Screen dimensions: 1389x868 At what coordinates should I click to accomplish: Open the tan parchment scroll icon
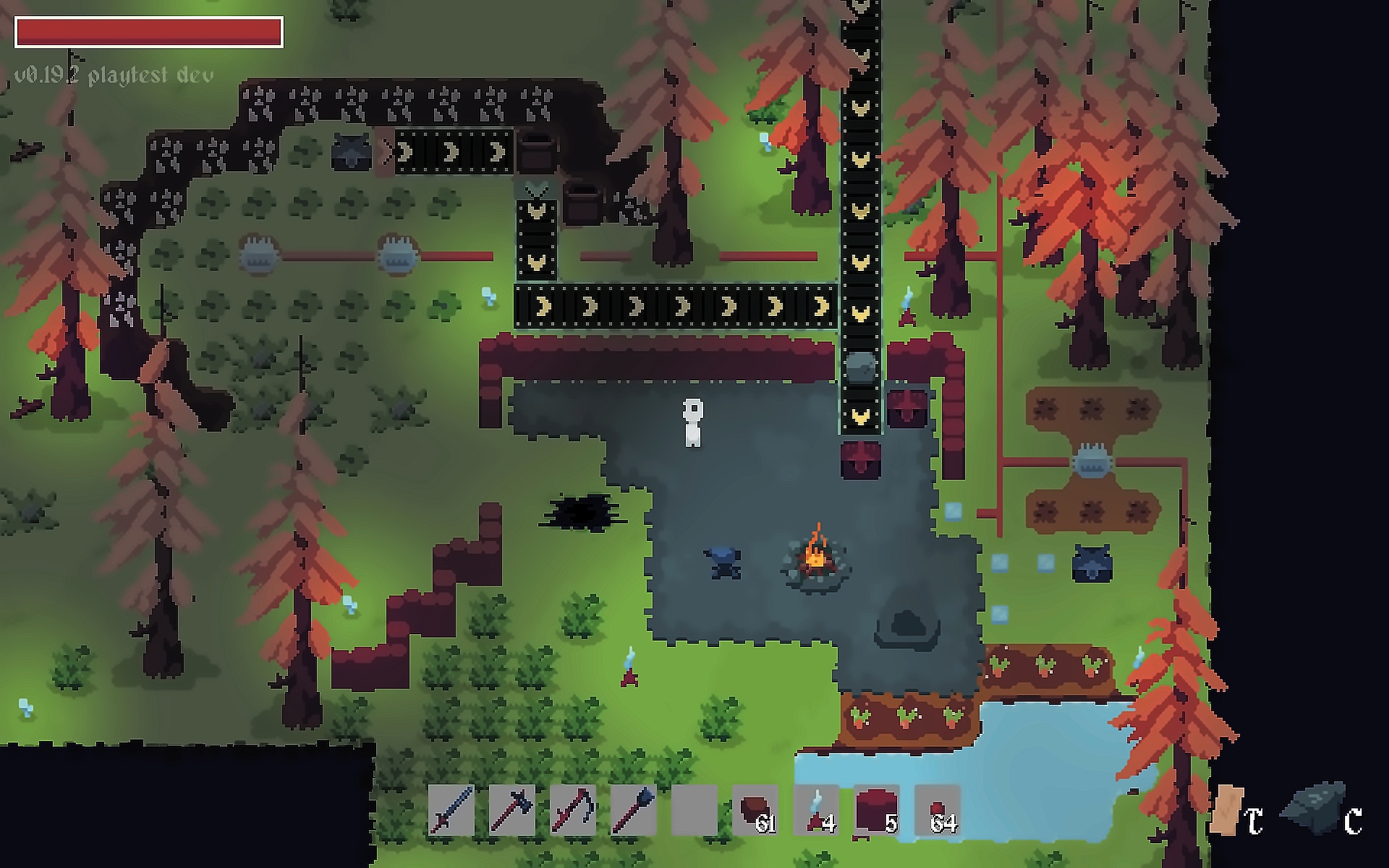(1228, 810)
